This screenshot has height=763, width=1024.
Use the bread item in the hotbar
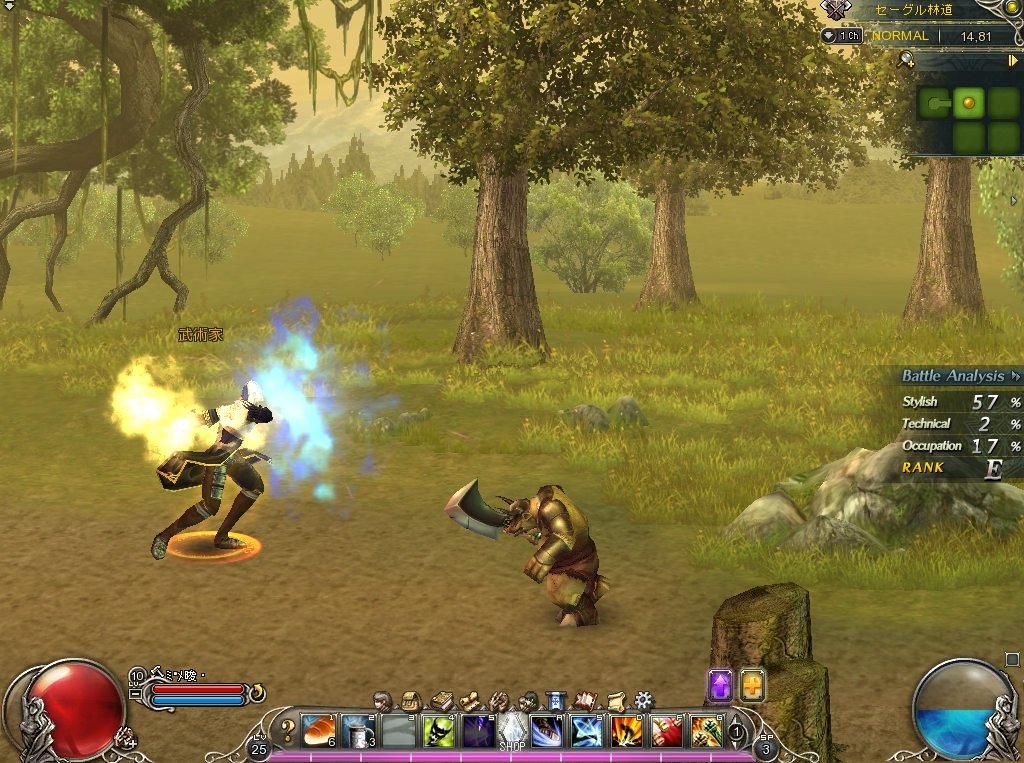pyautogui.click(x=317, y=731)
